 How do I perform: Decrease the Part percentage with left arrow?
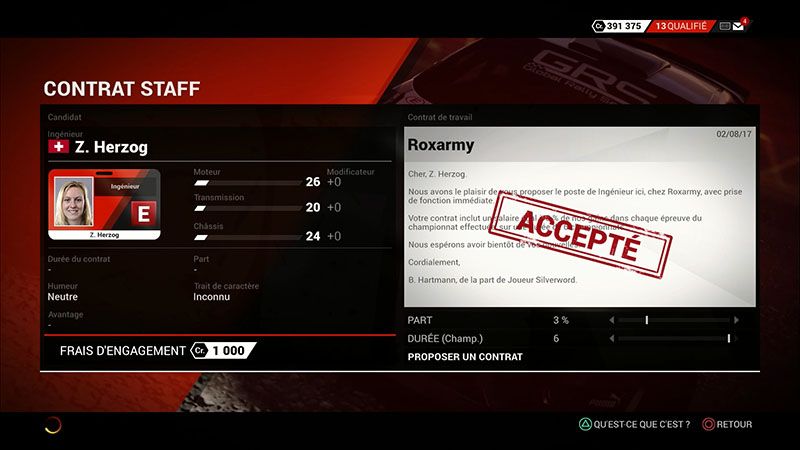[611, 320]
